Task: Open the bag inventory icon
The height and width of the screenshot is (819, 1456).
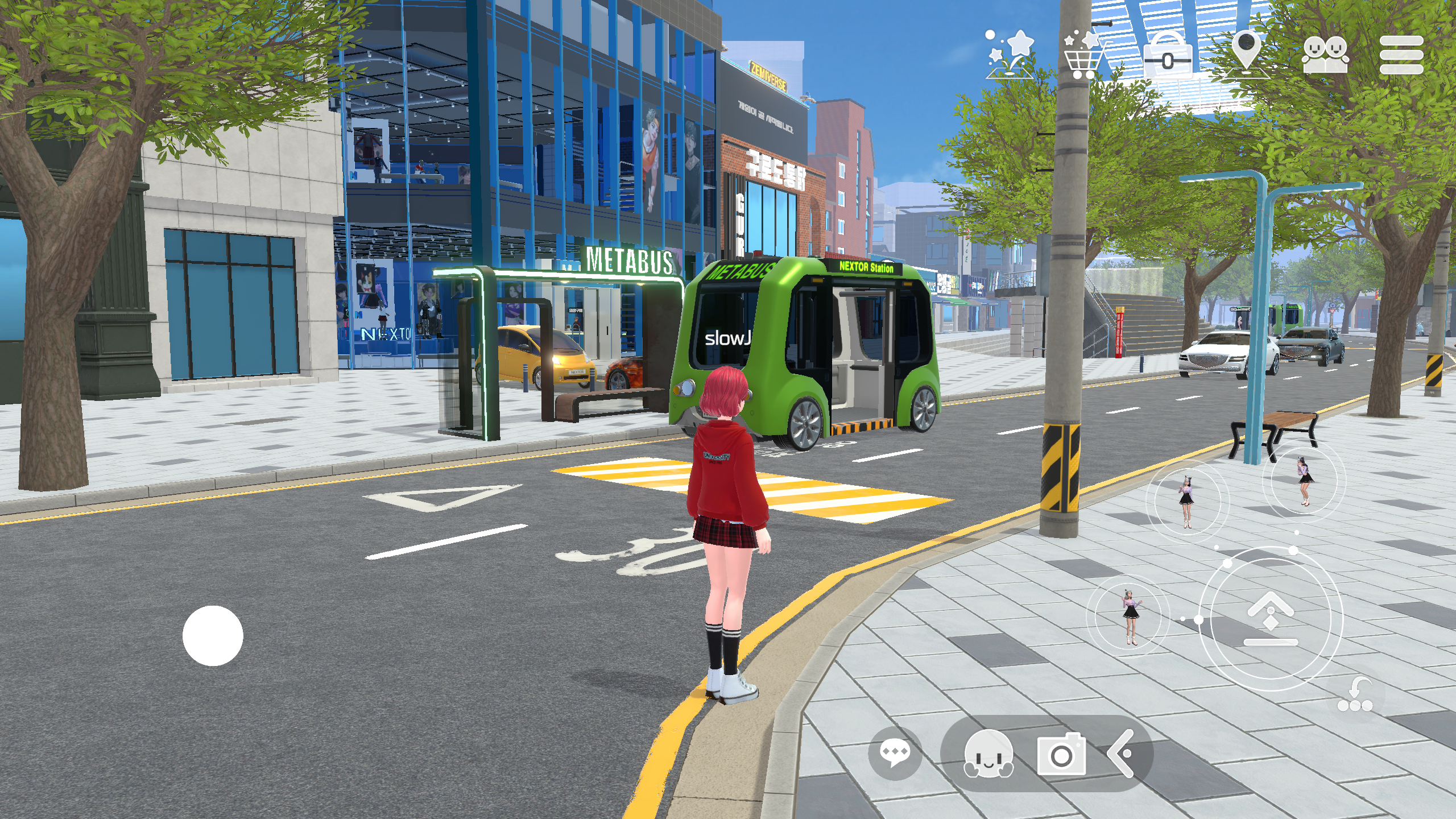Action: 1167,55
